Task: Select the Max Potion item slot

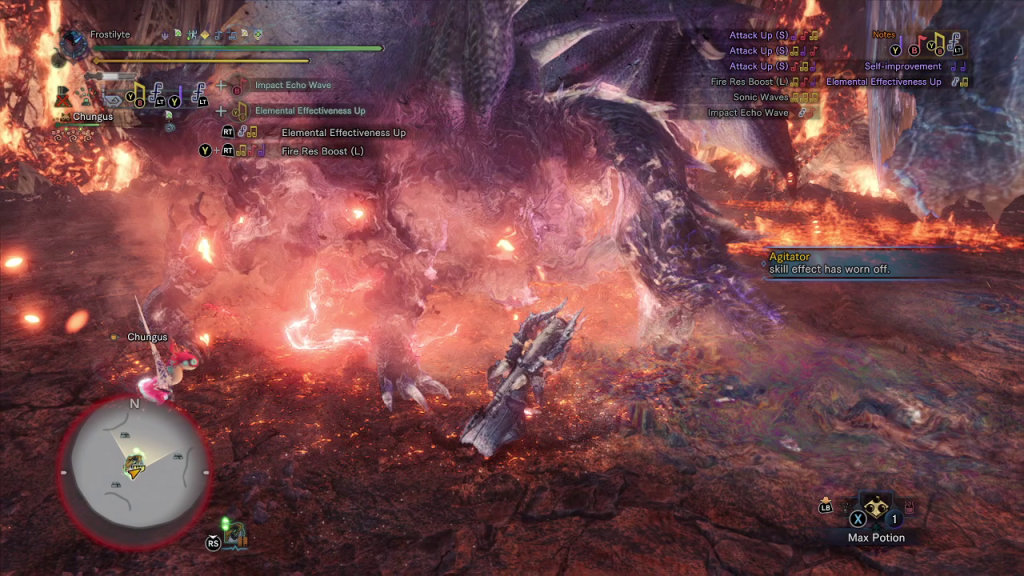Action: click(x=875, y=512)
